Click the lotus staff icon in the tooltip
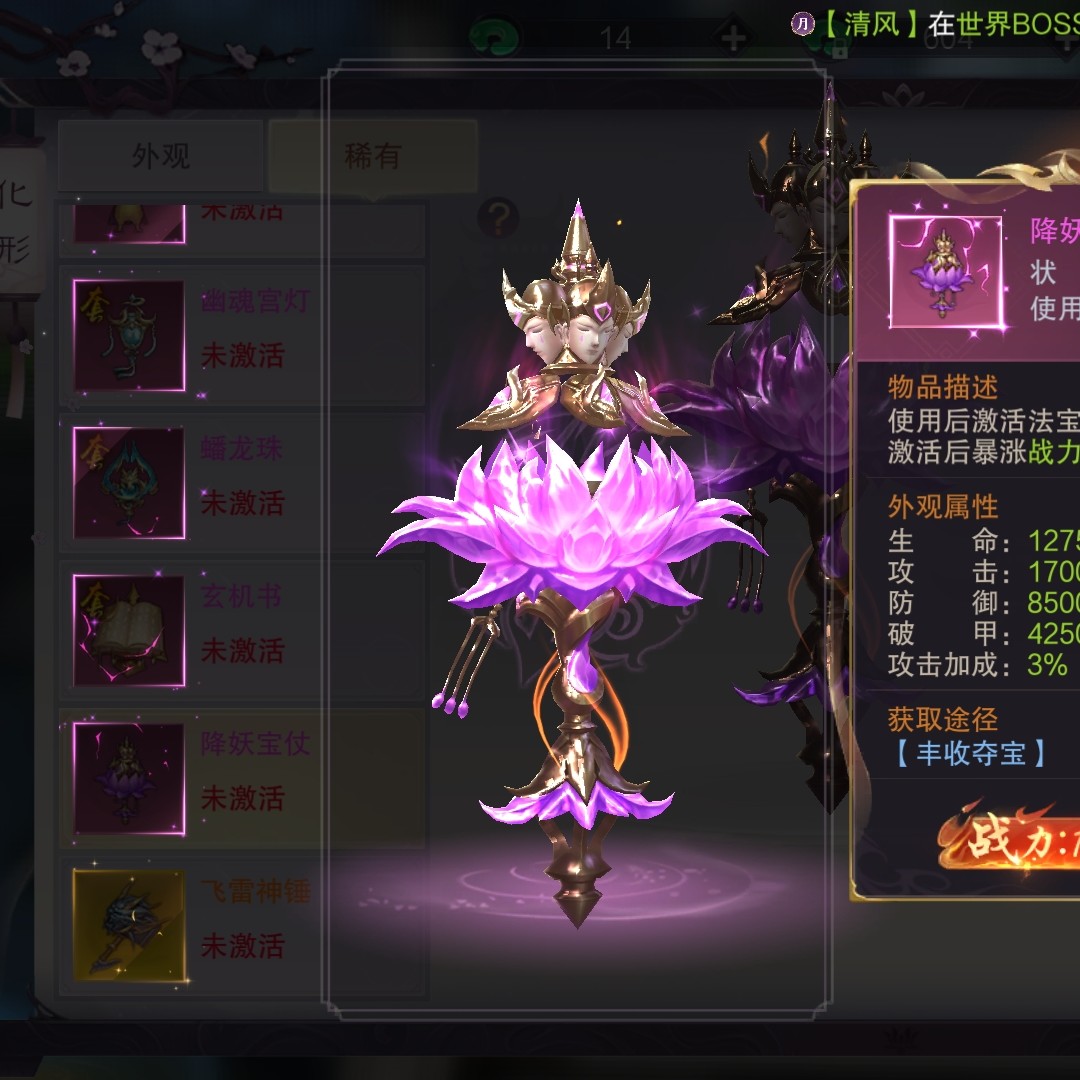The image size is (1080, 1080). coord(945,271)
